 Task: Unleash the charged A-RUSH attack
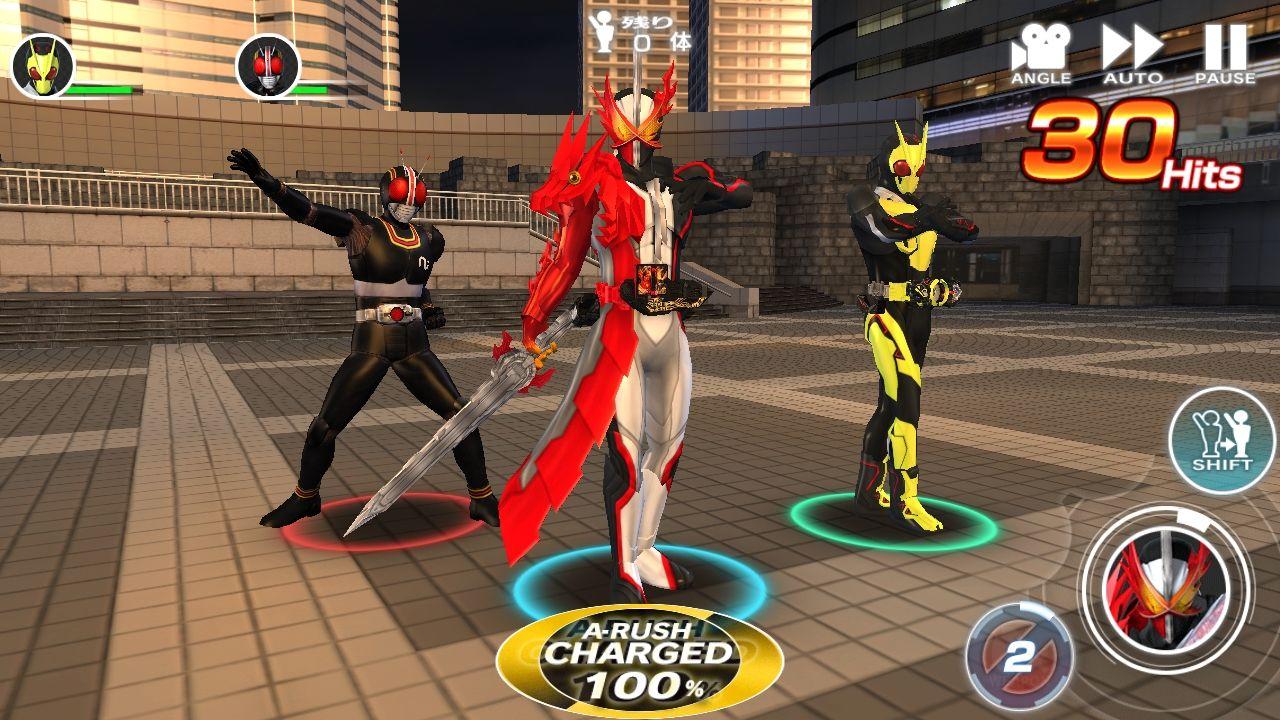point(640,660)
